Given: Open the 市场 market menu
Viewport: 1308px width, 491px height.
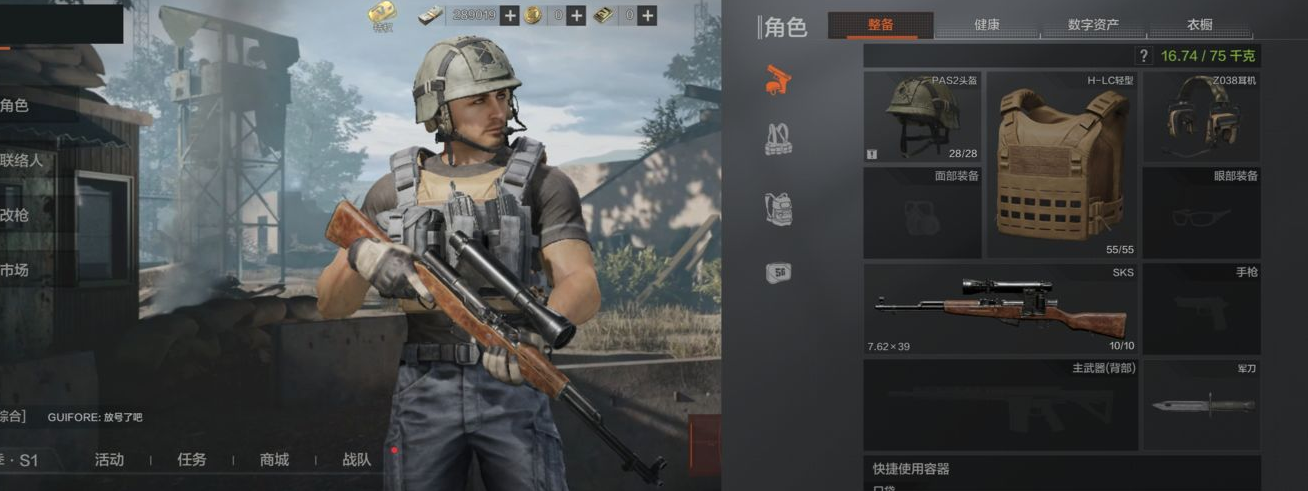Looking at the screenshot, I should pos(16,270).
